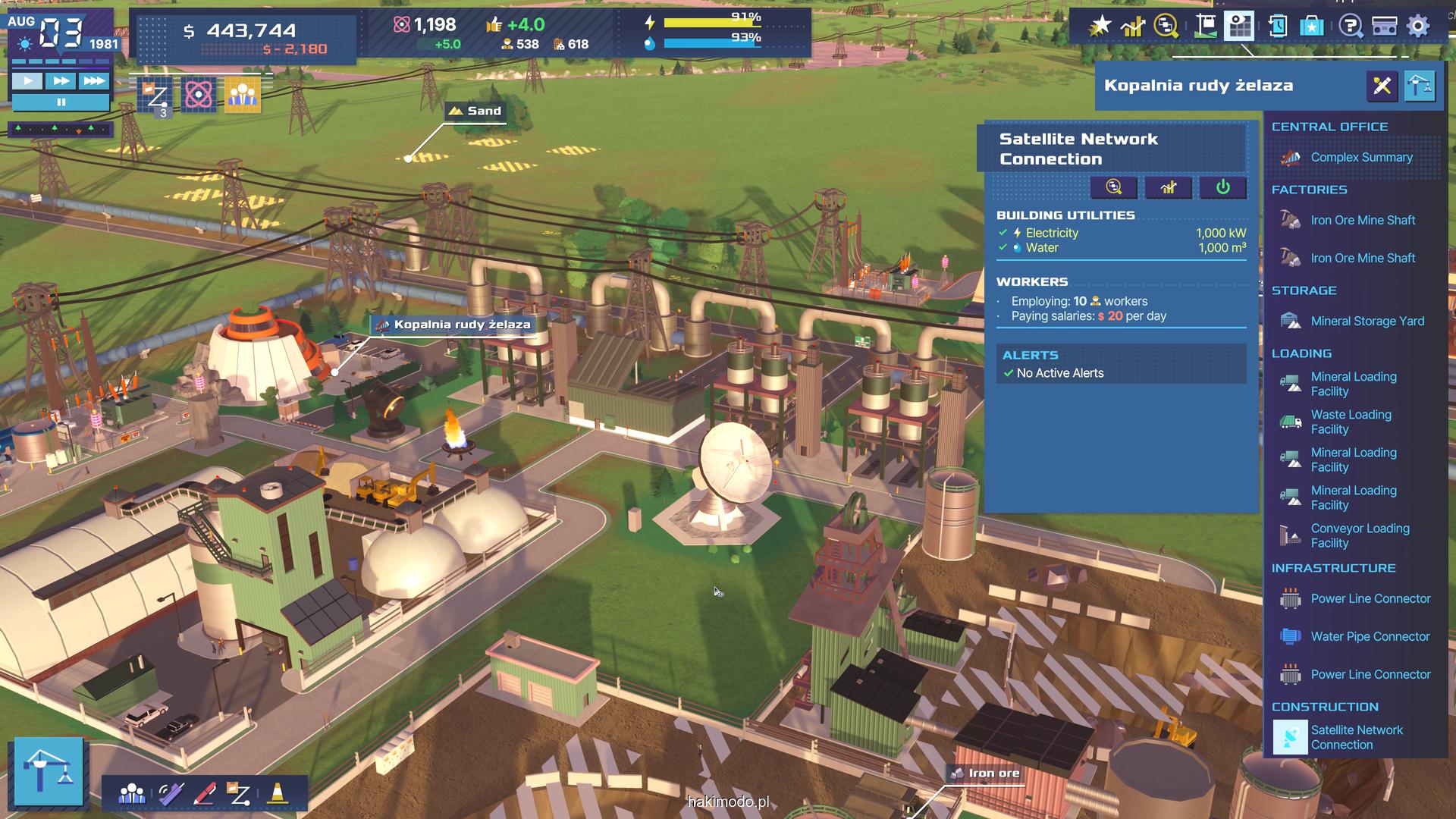
Task: Choose the Conveyor Loading Facility
Action: click(1359, 535)
